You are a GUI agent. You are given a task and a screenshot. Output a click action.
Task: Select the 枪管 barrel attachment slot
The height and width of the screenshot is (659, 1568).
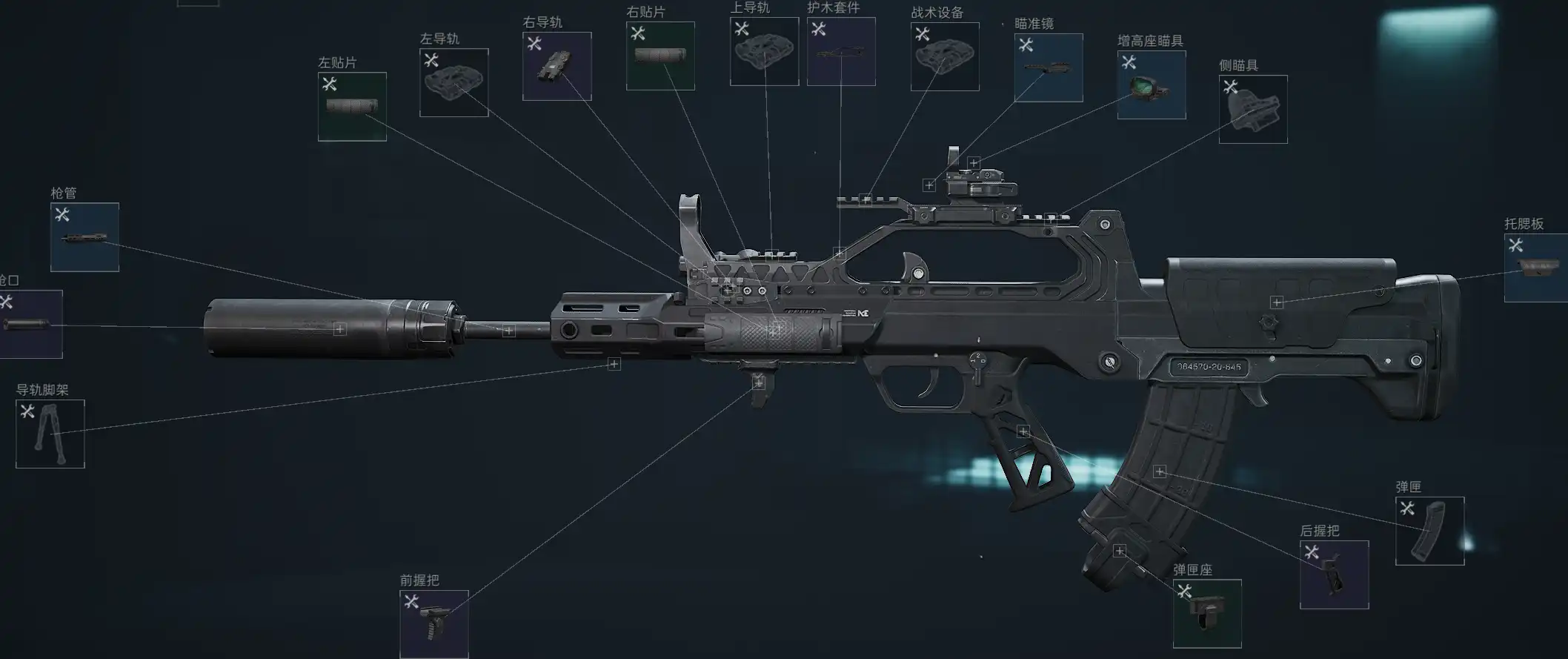(84, 237)
